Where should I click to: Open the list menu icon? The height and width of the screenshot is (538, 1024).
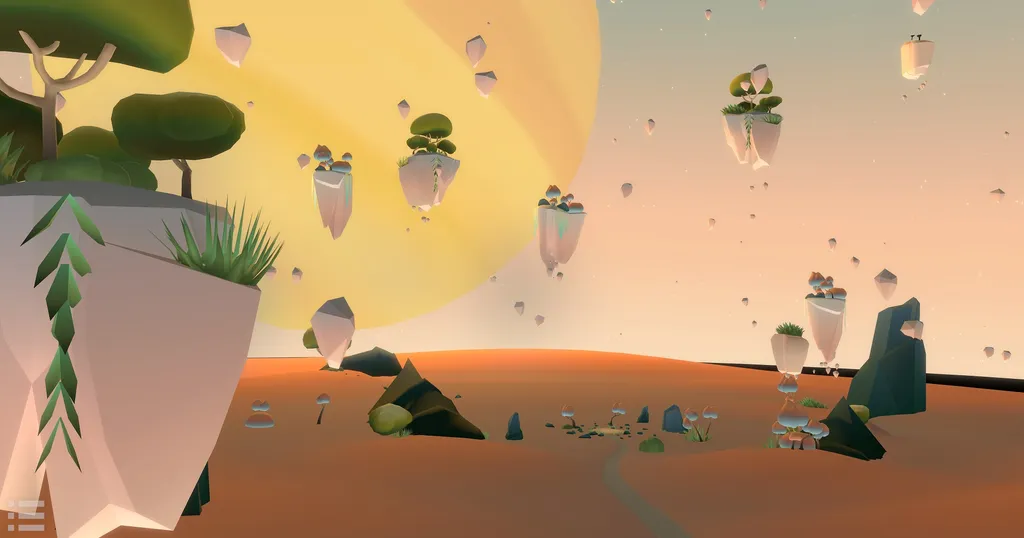pyautogui.click(x=26, y=514)
